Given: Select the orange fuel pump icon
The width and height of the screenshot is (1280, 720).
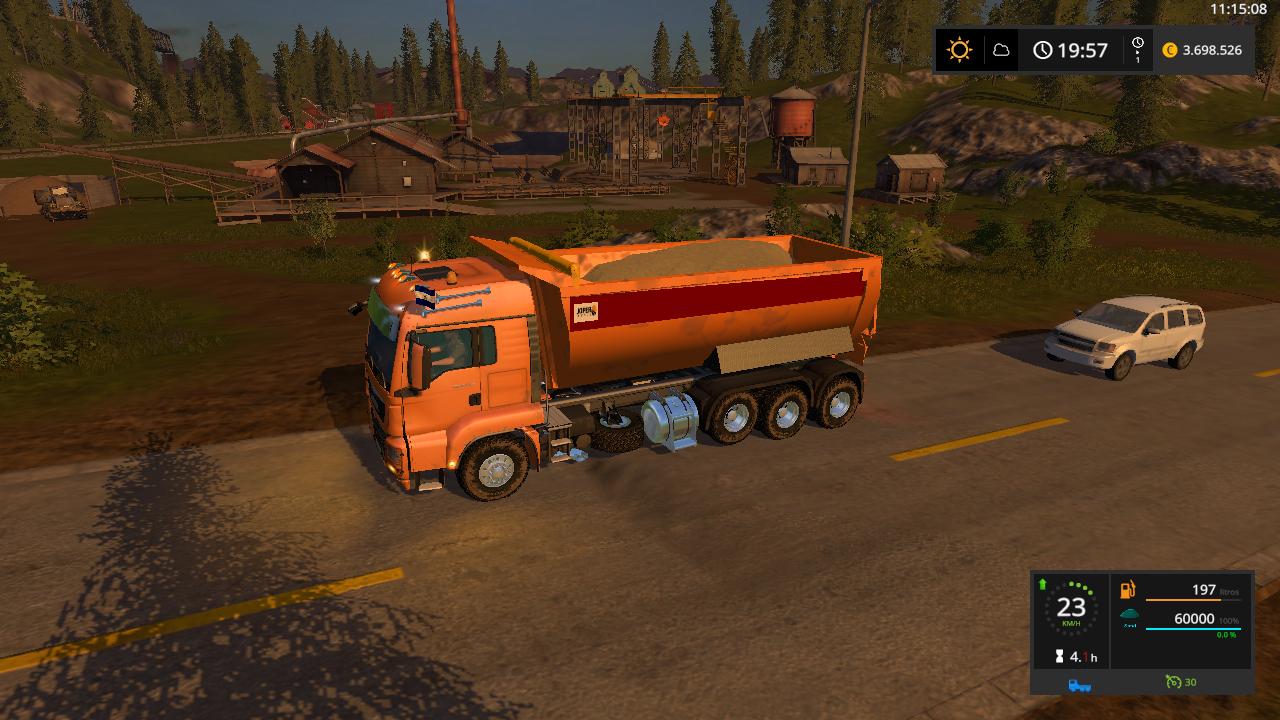Looking at the screenshot, I should [1129, 590].
